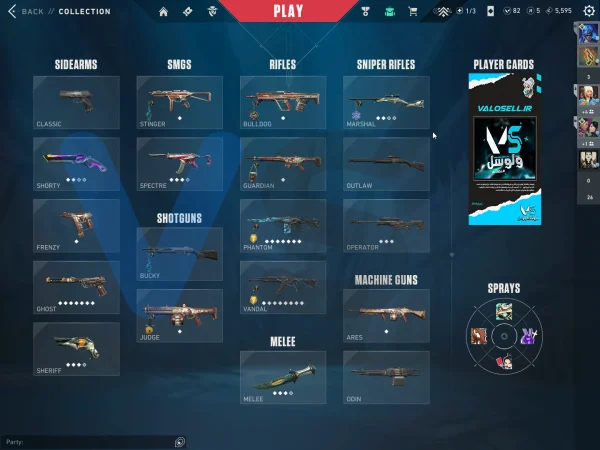Select the Judge shotgun tile
600x450 pixels.
pos(179,316)
